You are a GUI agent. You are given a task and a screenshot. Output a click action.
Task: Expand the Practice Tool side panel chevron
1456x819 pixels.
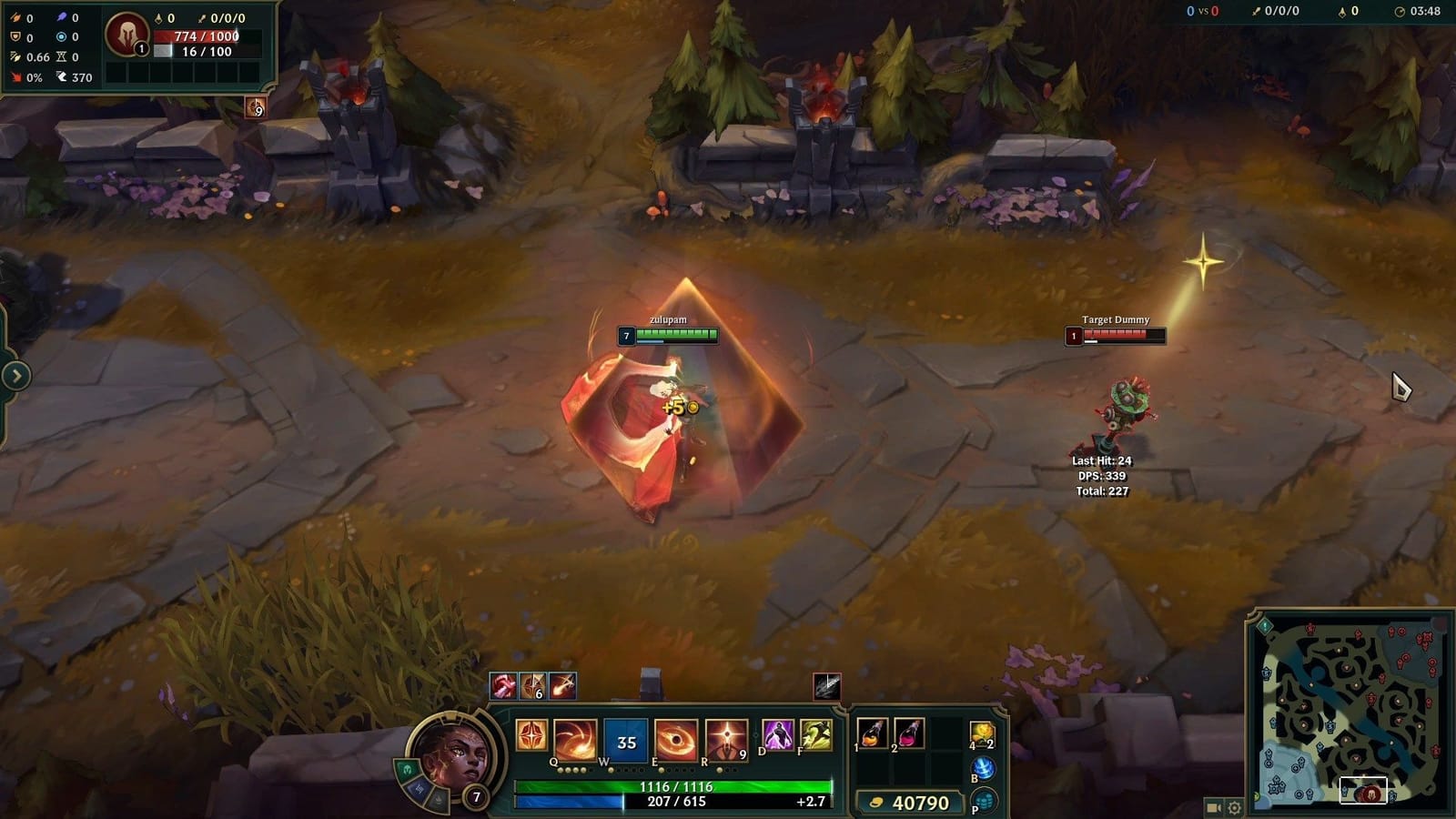click(15, 373)
